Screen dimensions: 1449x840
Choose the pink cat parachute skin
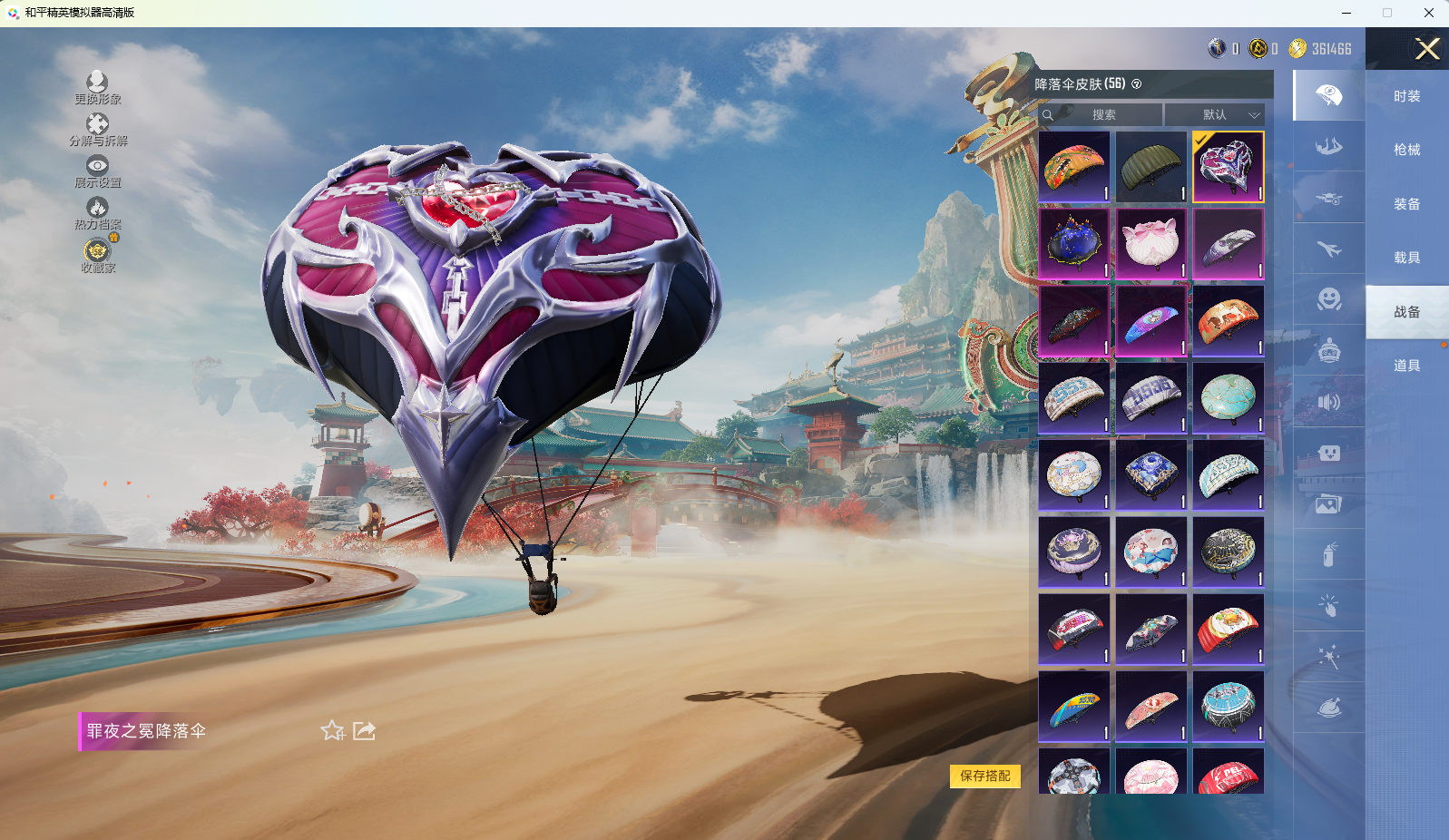tap(1150, 244)
